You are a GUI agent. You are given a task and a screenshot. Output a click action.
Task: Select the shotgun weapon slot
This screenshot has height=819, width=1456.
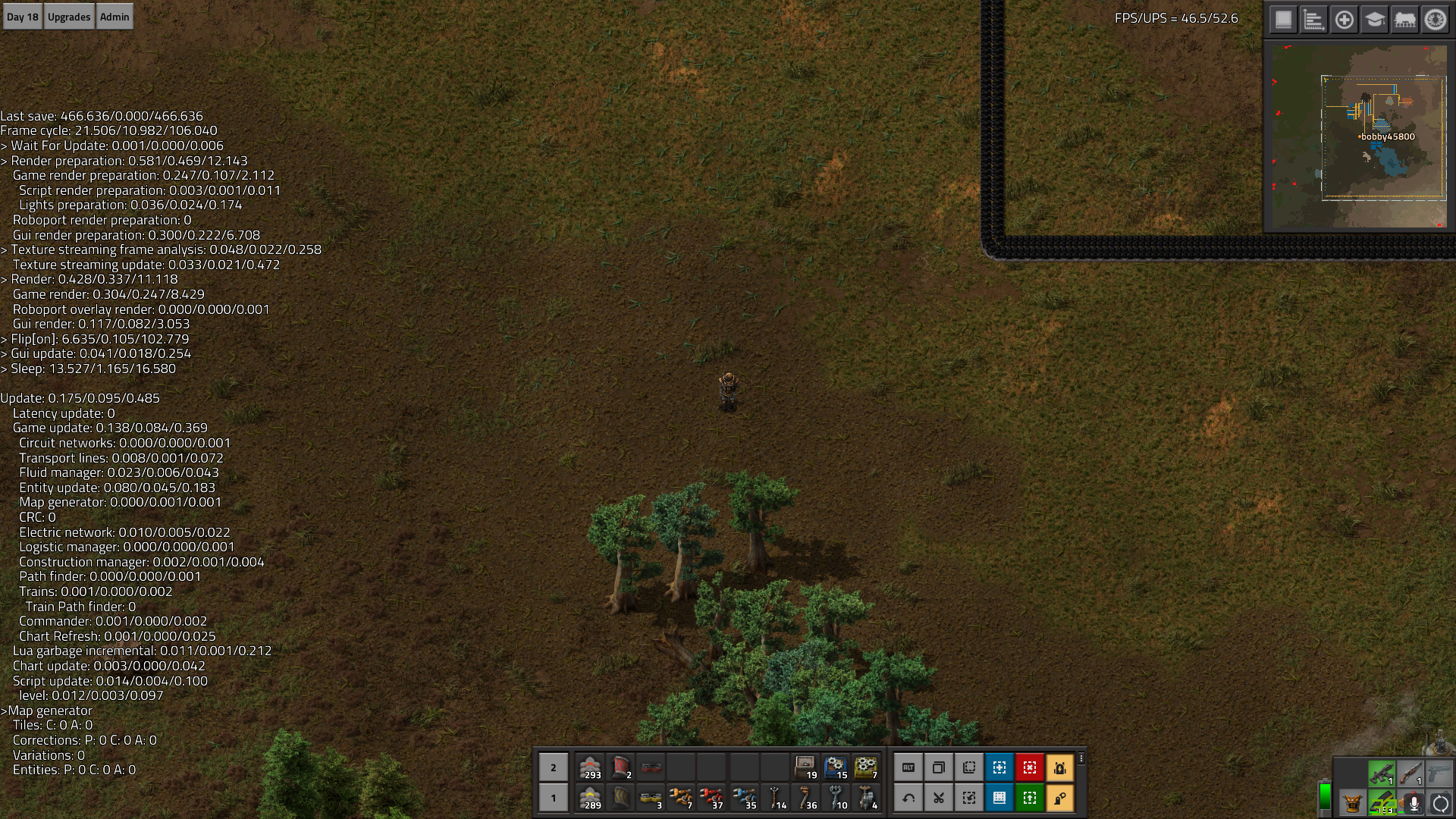[x=1410, y=773]
